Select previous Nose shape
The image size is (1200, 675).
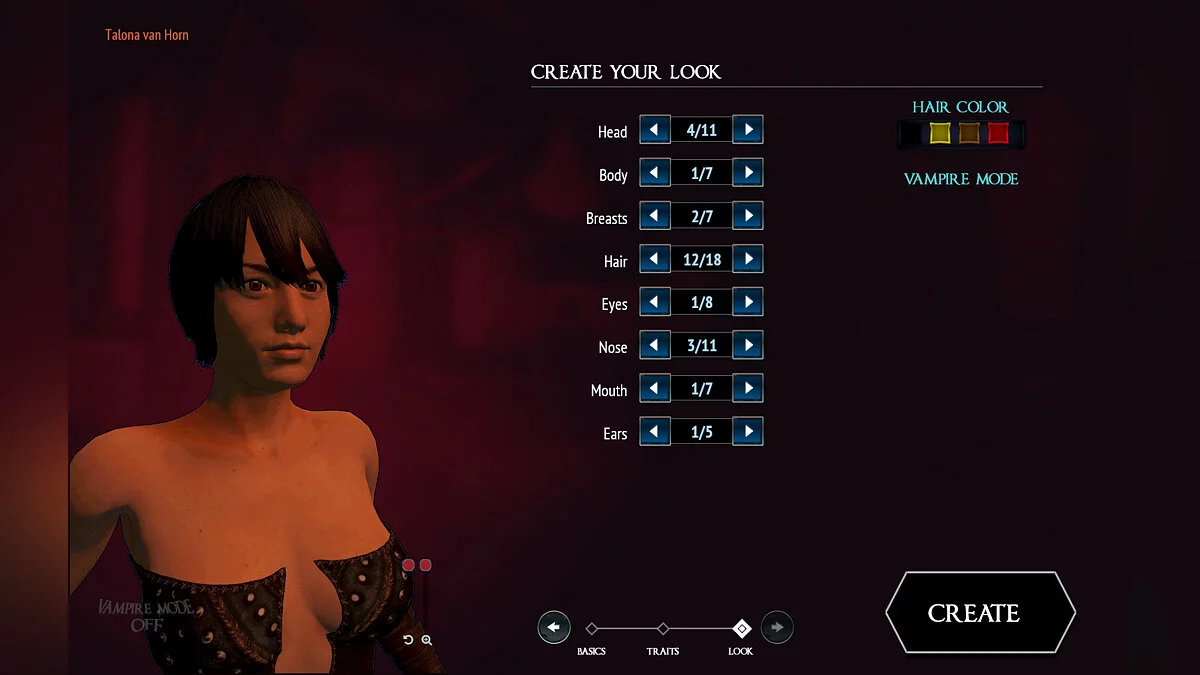[655, 345]
